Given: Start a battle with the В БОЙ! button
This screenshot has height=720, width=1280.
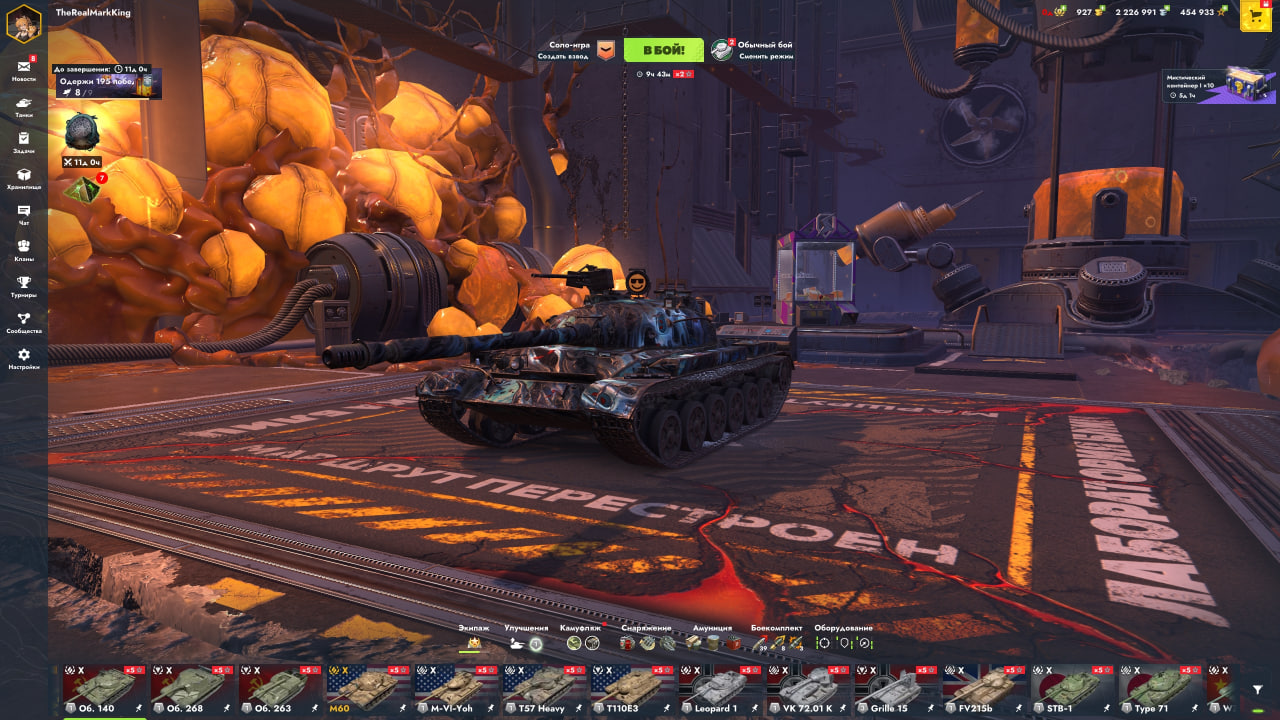Looking at the screenshot, I should pos(663,50).
